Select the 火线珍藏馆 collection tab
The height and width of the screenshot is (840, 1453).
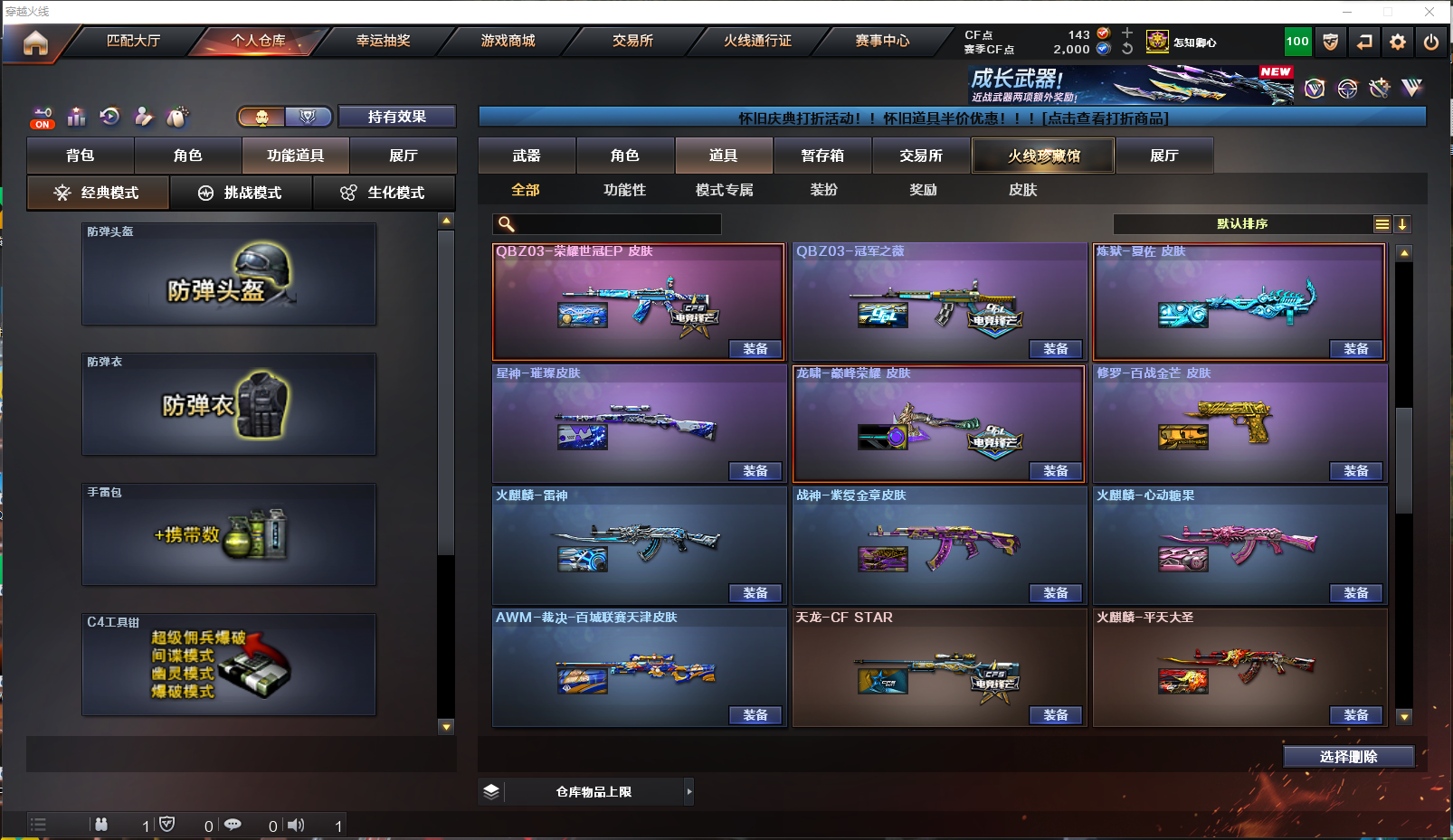point(1043,156)
